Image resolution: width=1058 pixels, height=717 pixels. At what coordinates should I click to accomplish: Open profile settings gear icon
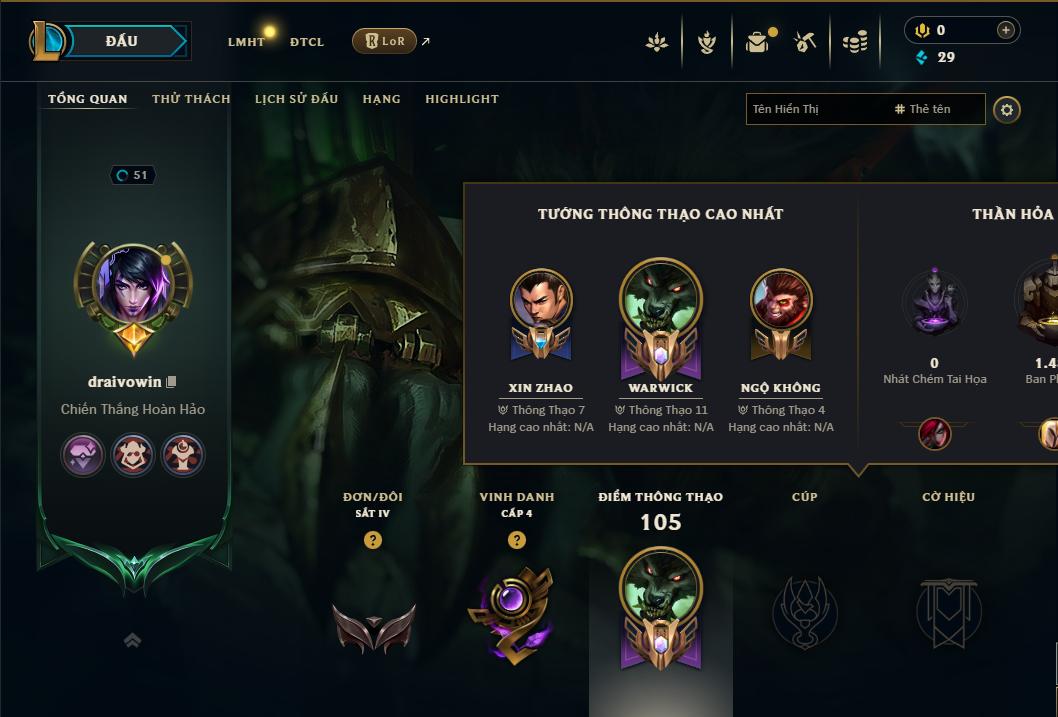tap(1007, 110)
